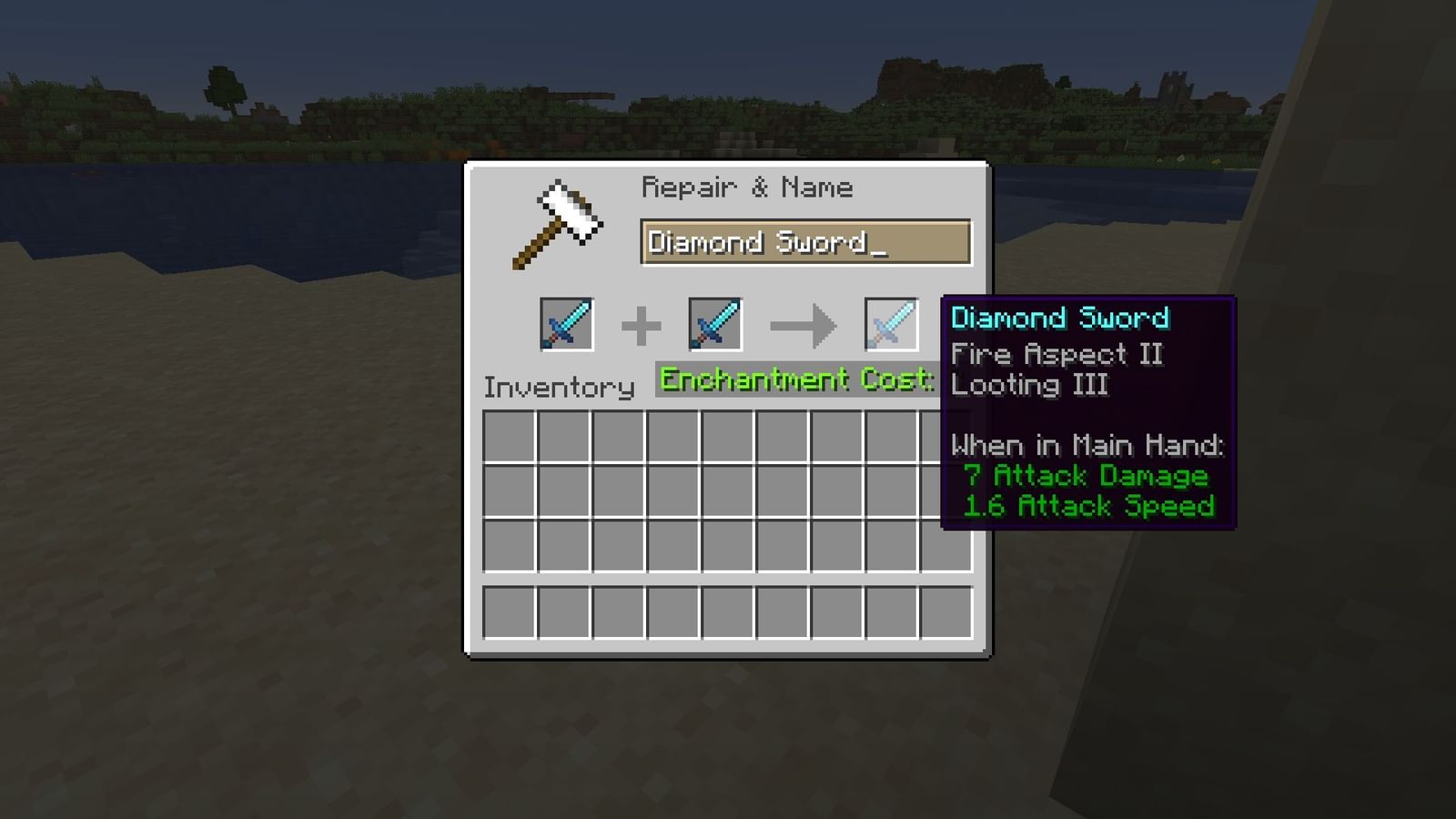Viewport: 1456px width, 819px height.
Task: Select the second diamond sword input slot
Action: click(x=714, y=323)
